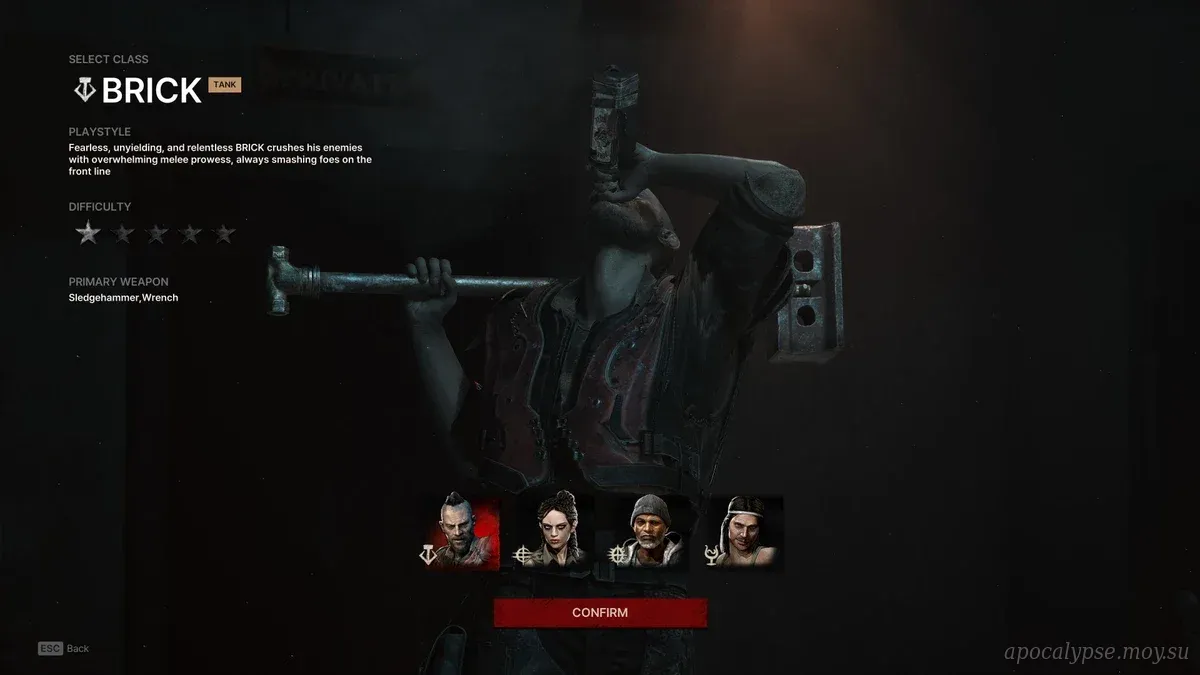This screenshot has width=1200, height=675.
Task: Go back using the Back button
Action: tap(65, 648)
